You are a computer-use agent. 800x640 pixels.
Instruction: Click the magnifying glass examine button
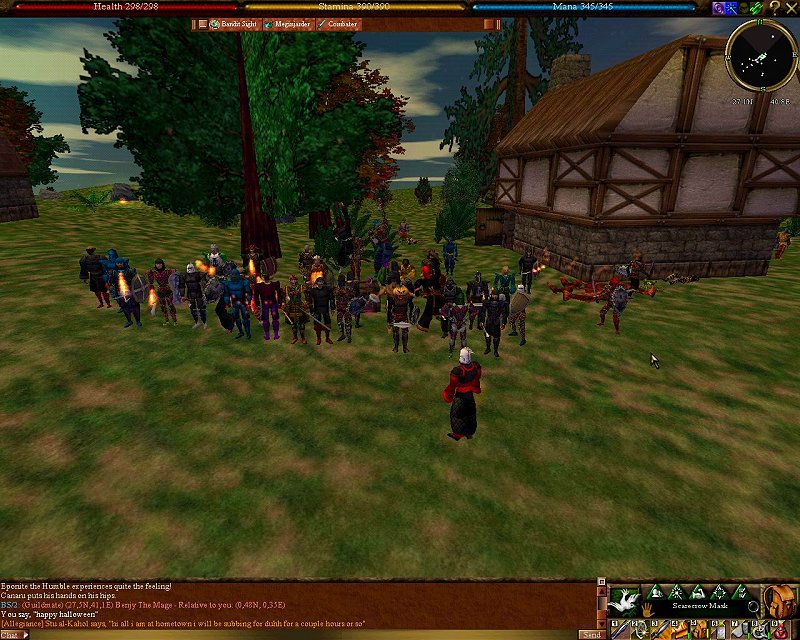coord(753,606)
